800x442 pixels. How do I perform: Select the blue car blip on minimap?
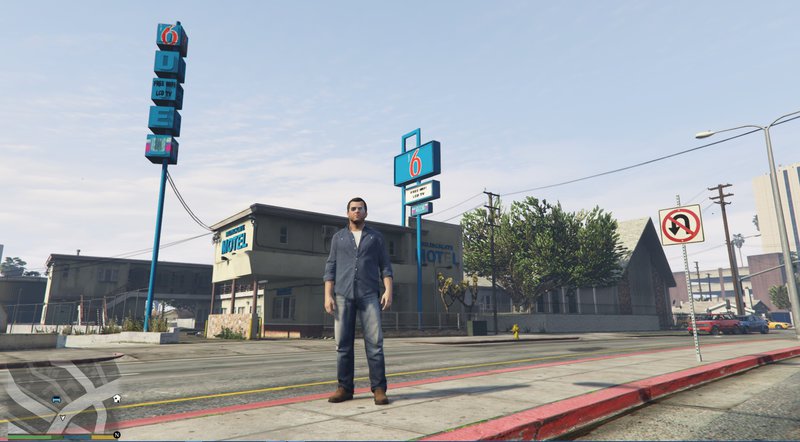56,400
